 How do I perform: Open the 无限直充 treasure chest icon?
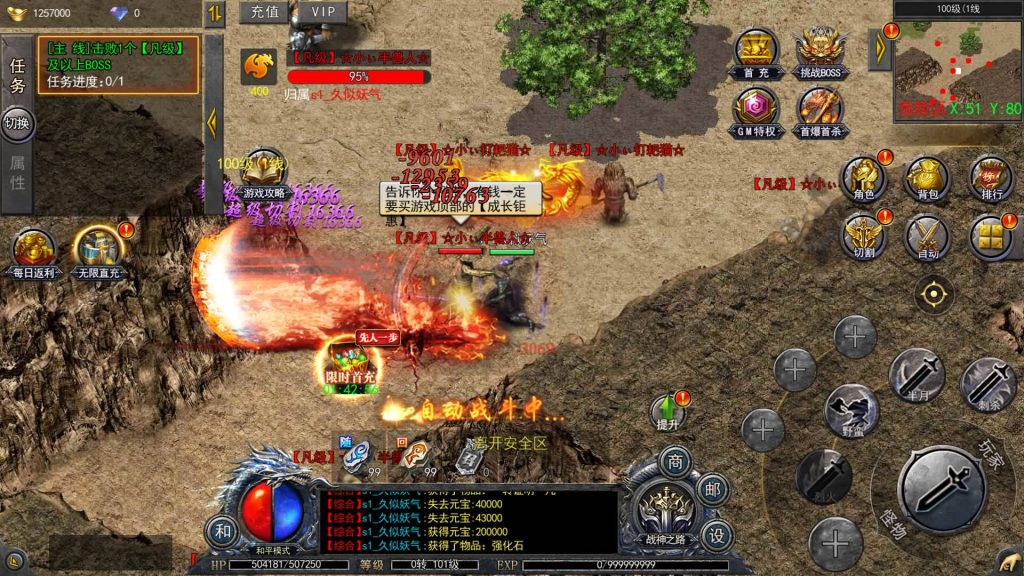point(98,253)
